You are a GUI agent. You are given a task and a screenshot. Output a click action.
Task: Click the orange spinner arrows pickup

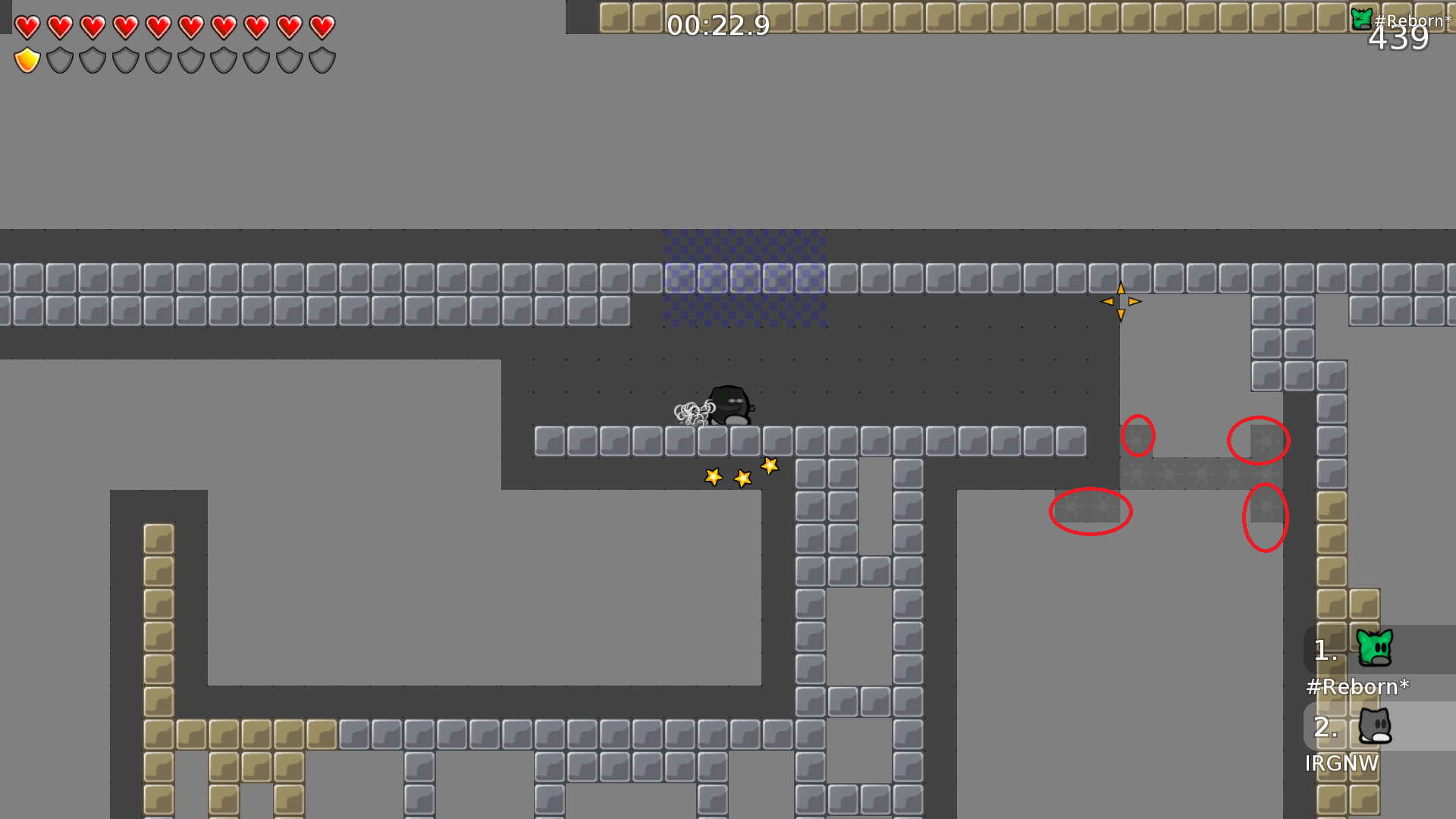(1121, 301)
